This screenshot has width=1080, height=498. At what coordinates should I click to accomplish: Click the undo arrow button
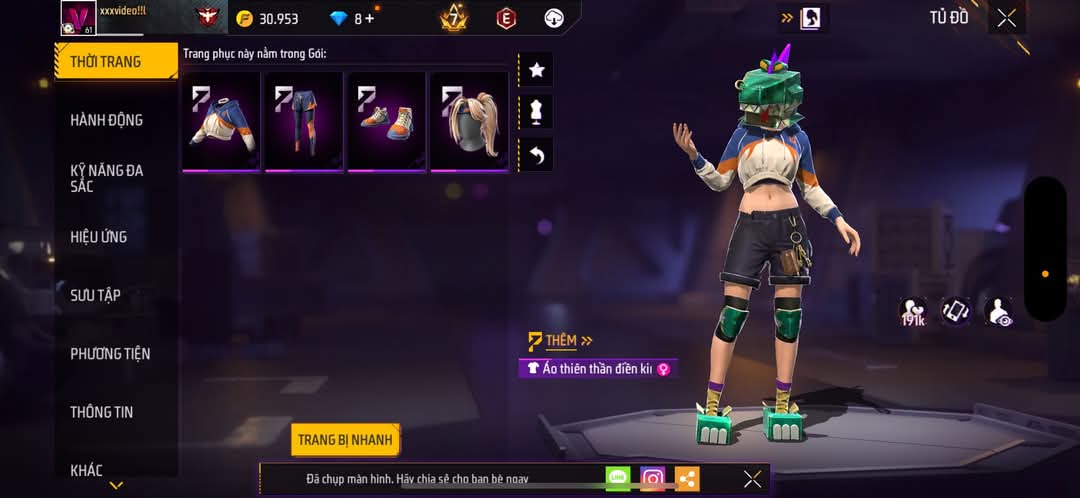pyautogui.click(x=536, y=154)
